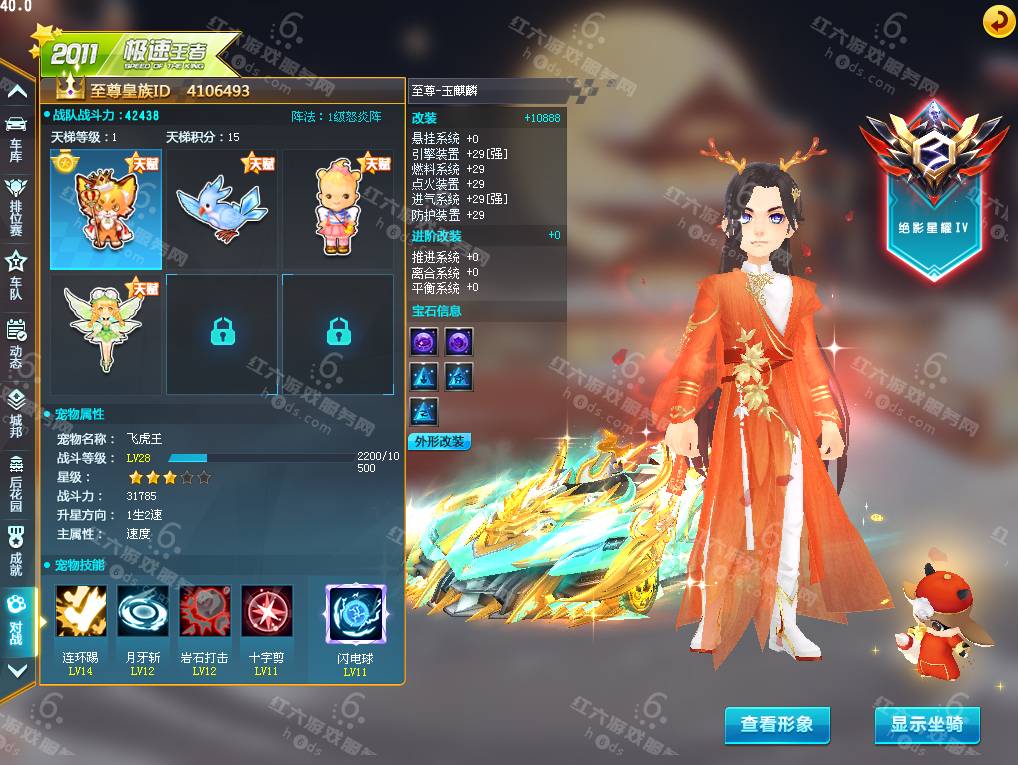The image size is (1018, 765).
Task: Pick the green fairy pet slot
Action: click(106, 334)
